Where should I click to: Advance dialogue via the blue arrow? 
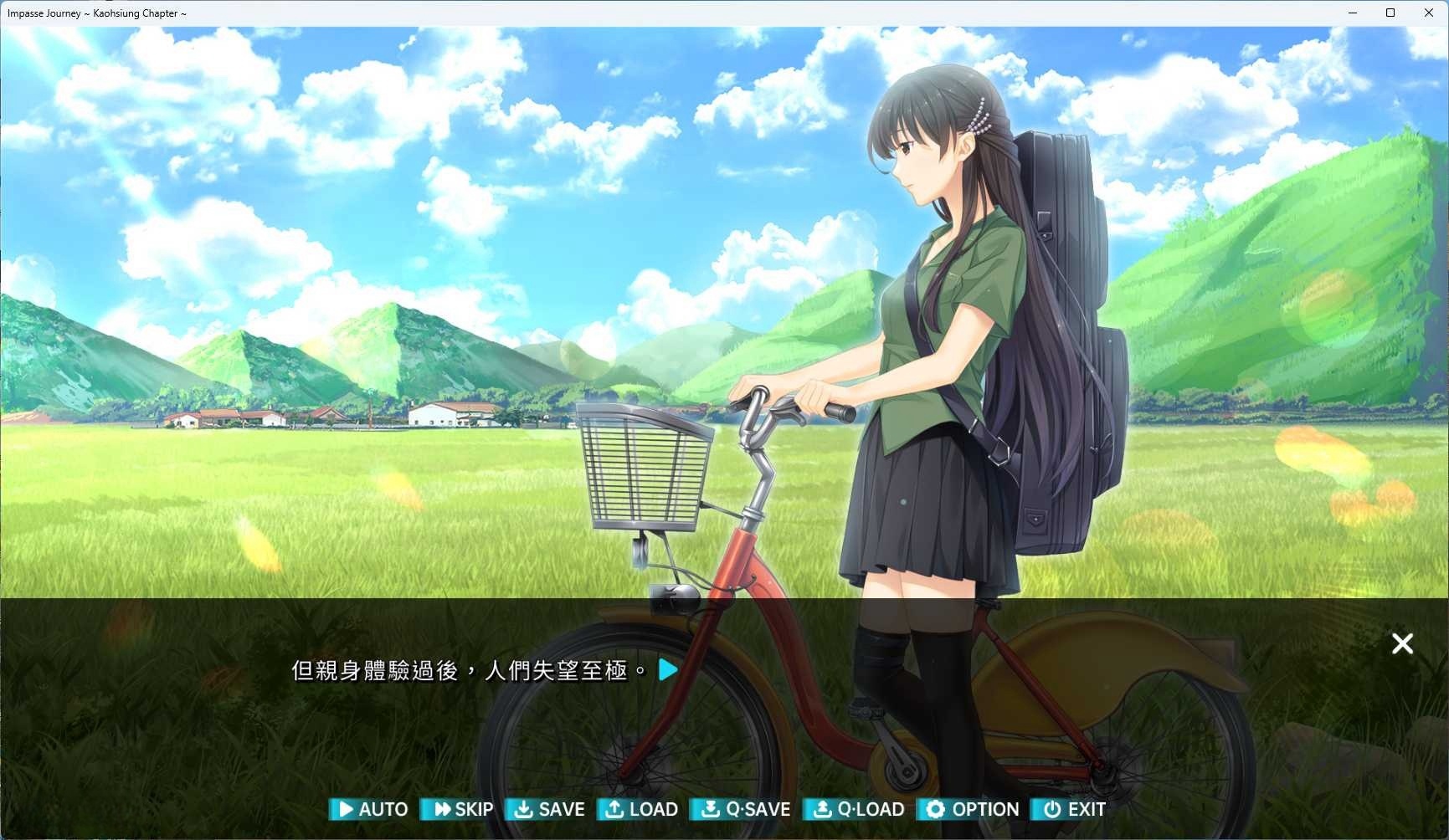[668, 669]
